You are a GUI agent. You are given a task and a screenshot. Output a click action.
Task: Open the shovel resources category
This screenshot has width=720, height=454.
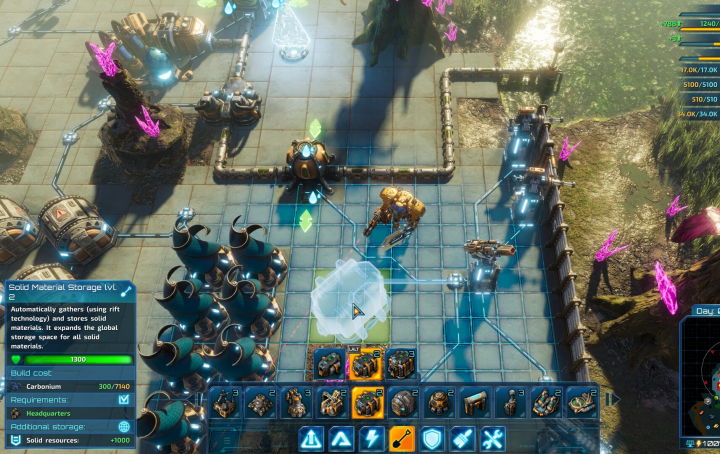(x=401, y=438)
